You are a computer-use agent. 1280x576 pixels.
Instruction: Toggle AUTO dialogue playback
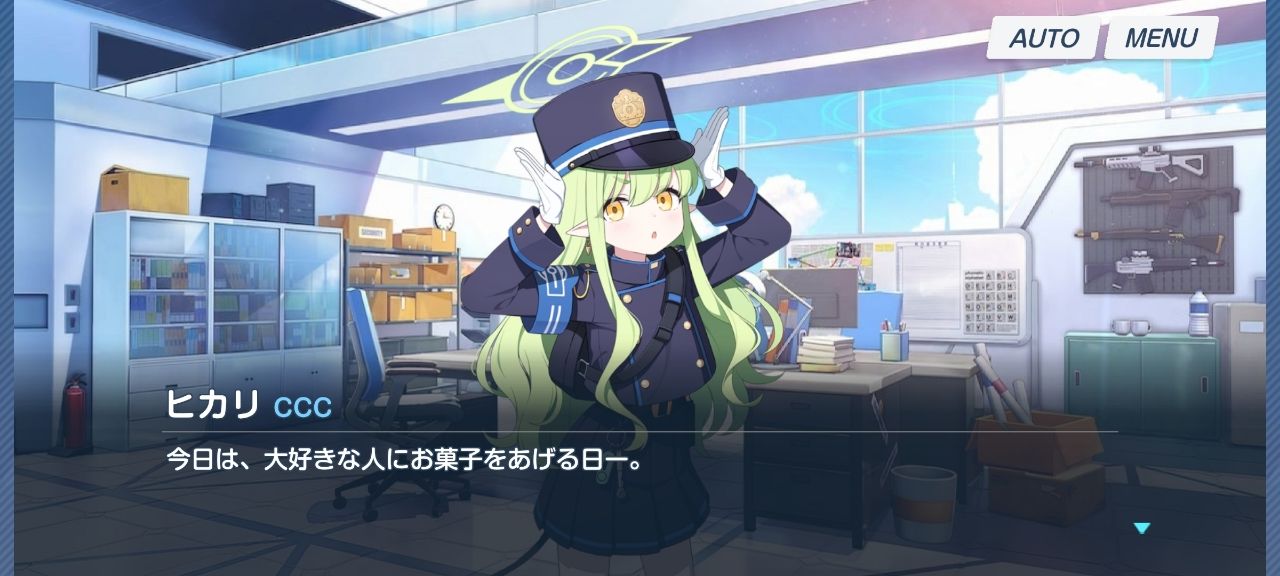click(x=1043, y=39)
